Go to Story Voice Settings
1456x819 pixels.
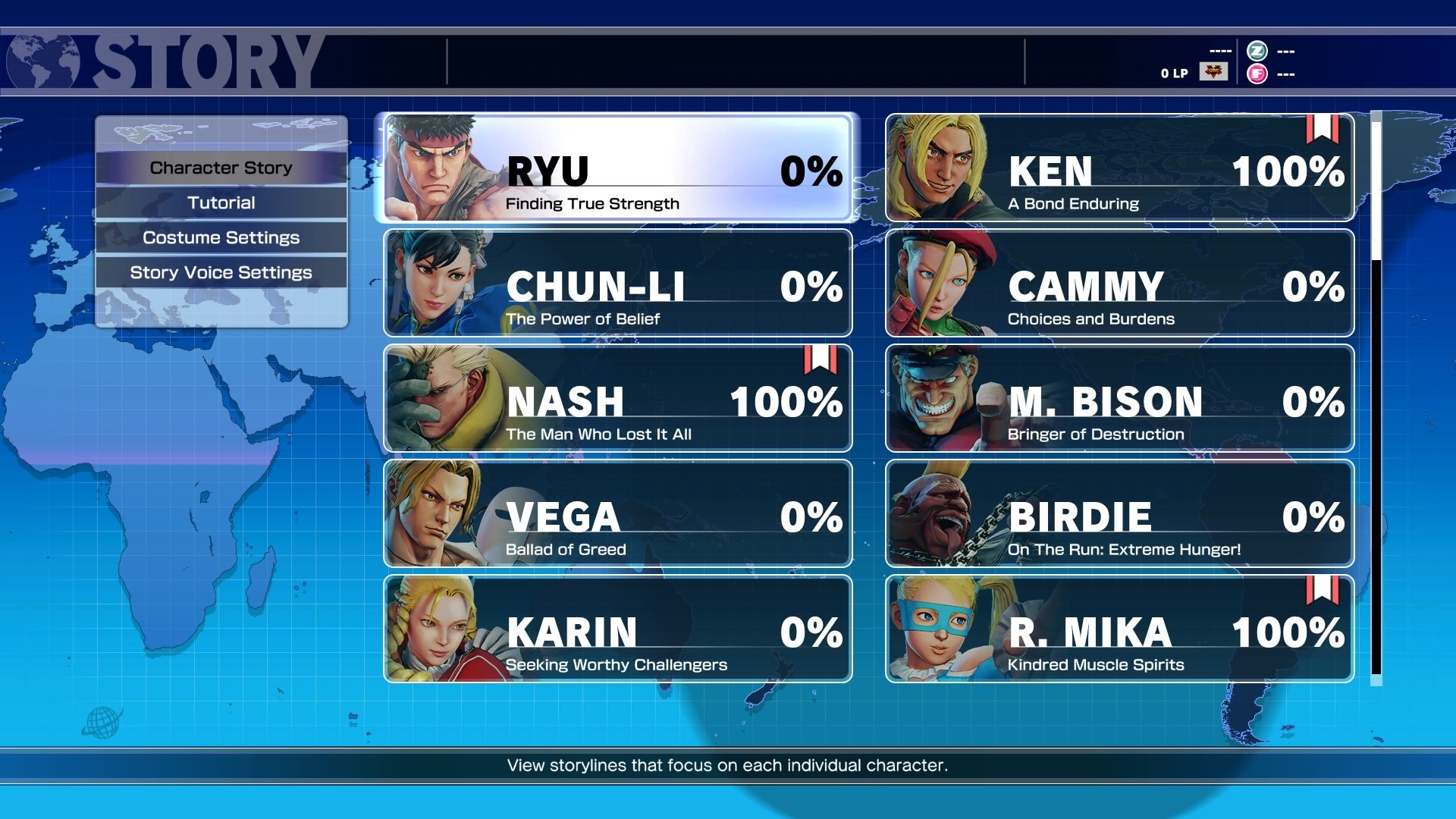coord(221,272)
